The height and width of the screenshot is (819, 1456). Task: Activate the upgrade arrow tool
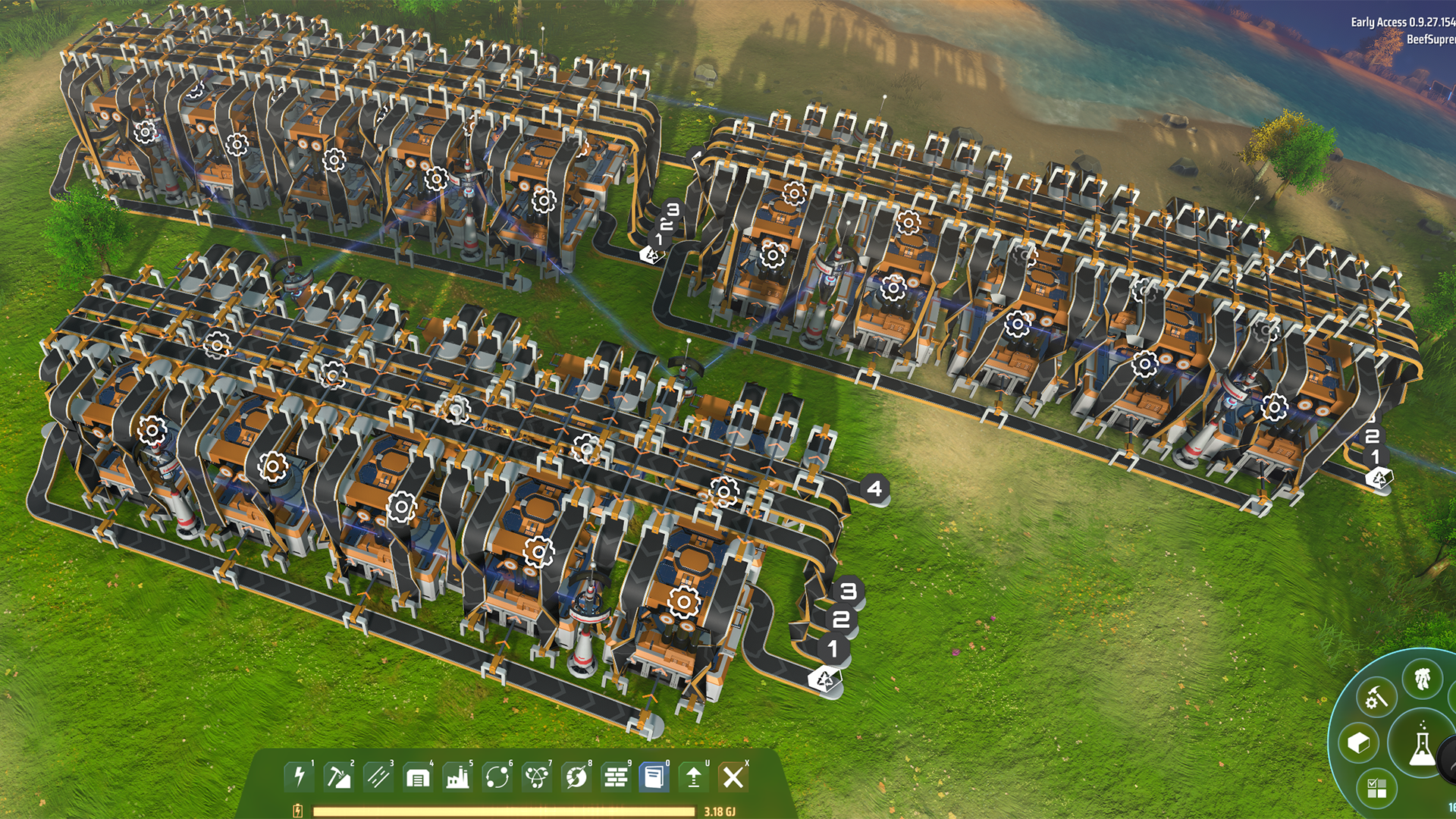[693, 777]
